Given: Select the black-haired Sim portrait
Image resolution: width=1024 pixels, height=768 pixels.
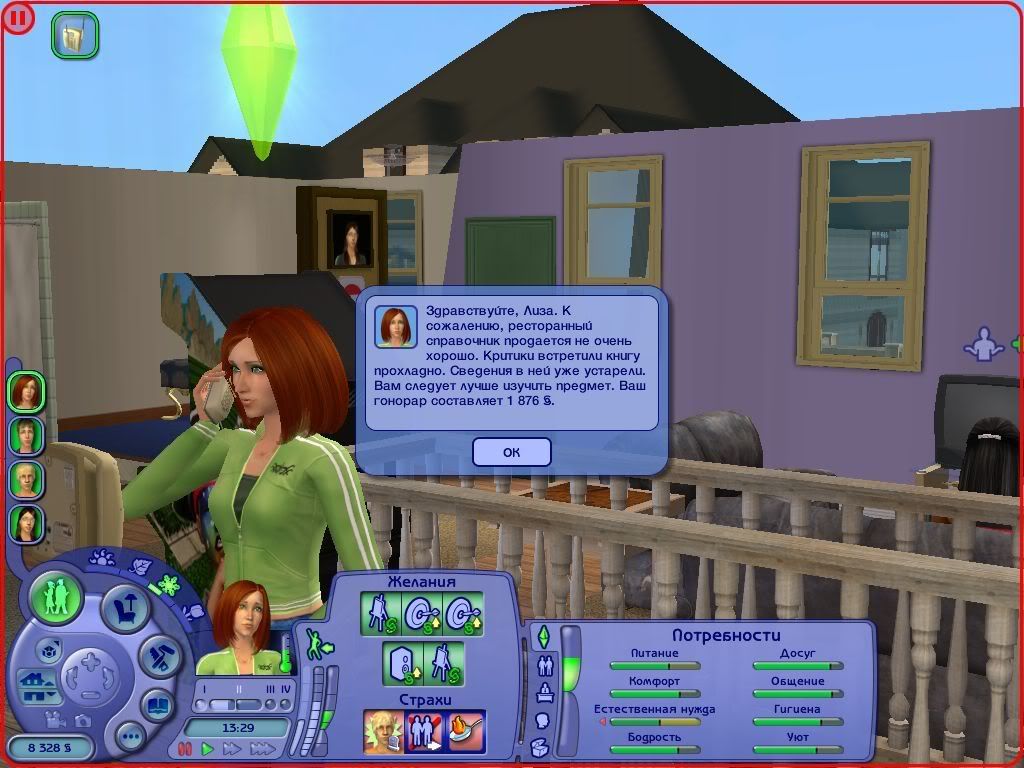Looking at the screenshot, I should pos(27,523).
